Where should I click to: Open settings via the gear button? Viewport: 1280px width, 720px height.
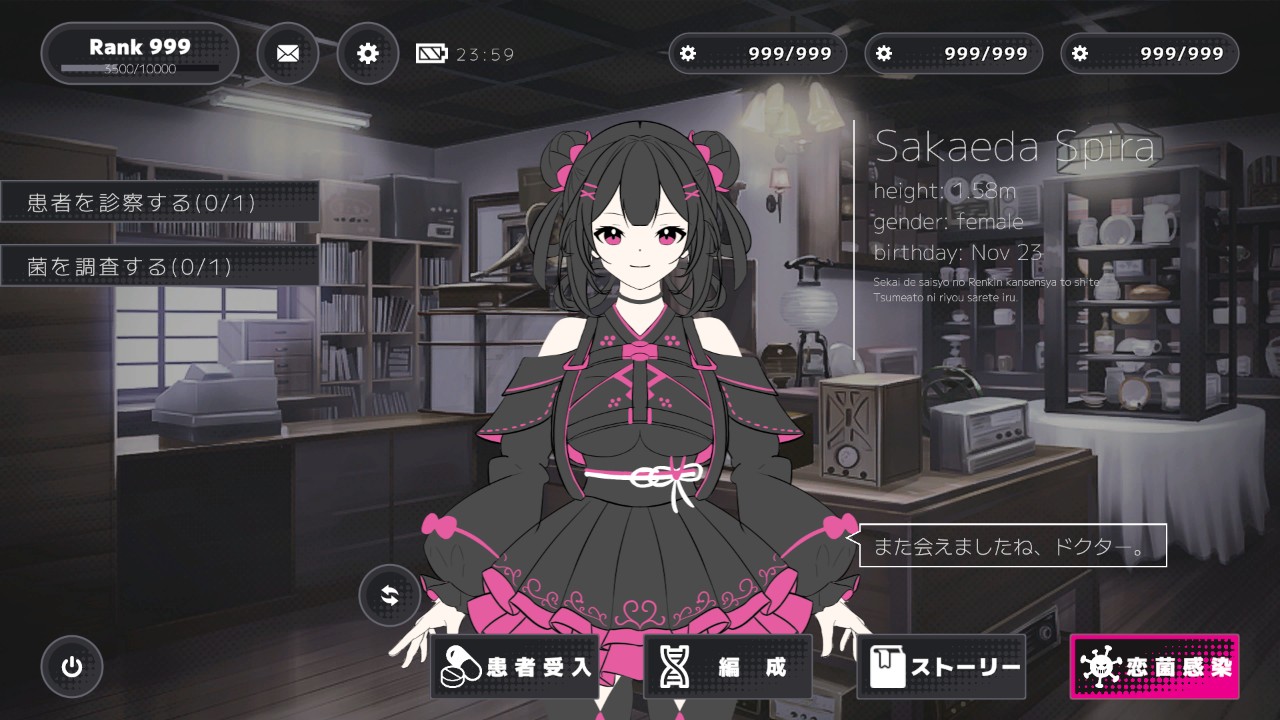[x=368, y=53]
